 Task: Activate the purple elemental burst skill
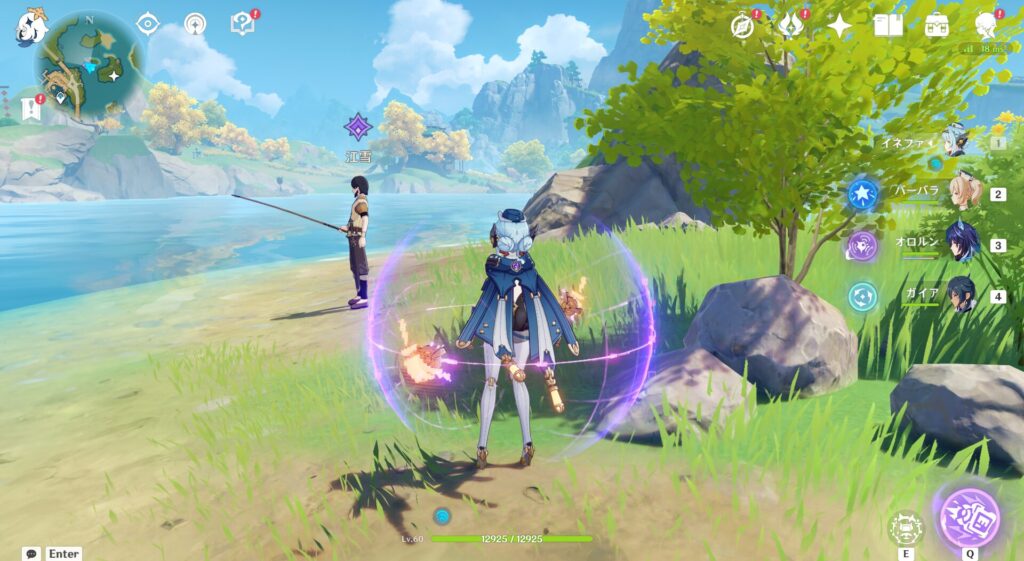point(968,518)
